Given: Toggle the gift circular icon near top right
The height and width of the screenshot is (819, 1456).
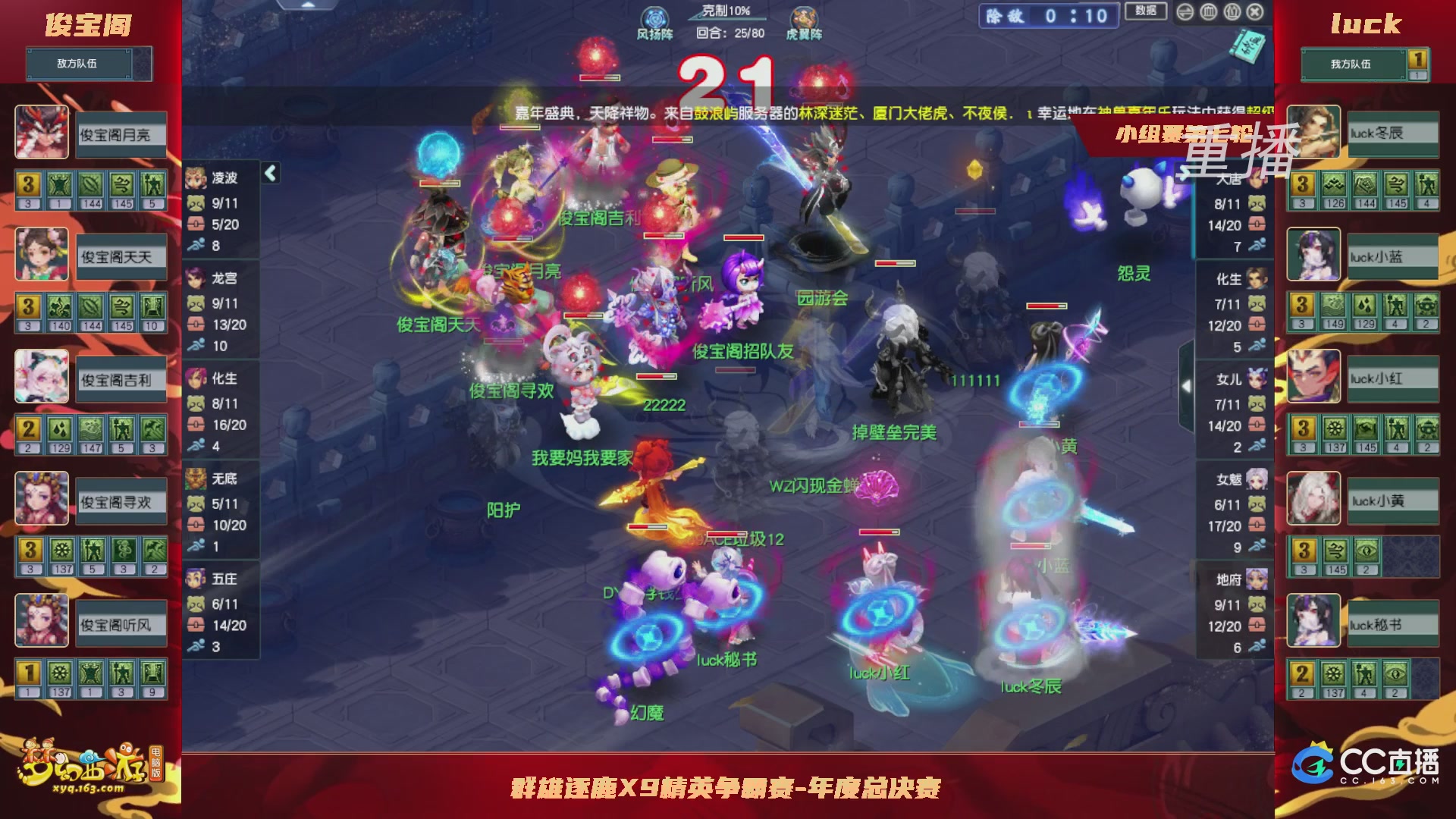Looking at the screenshot, I should [x=1232, y=12].
